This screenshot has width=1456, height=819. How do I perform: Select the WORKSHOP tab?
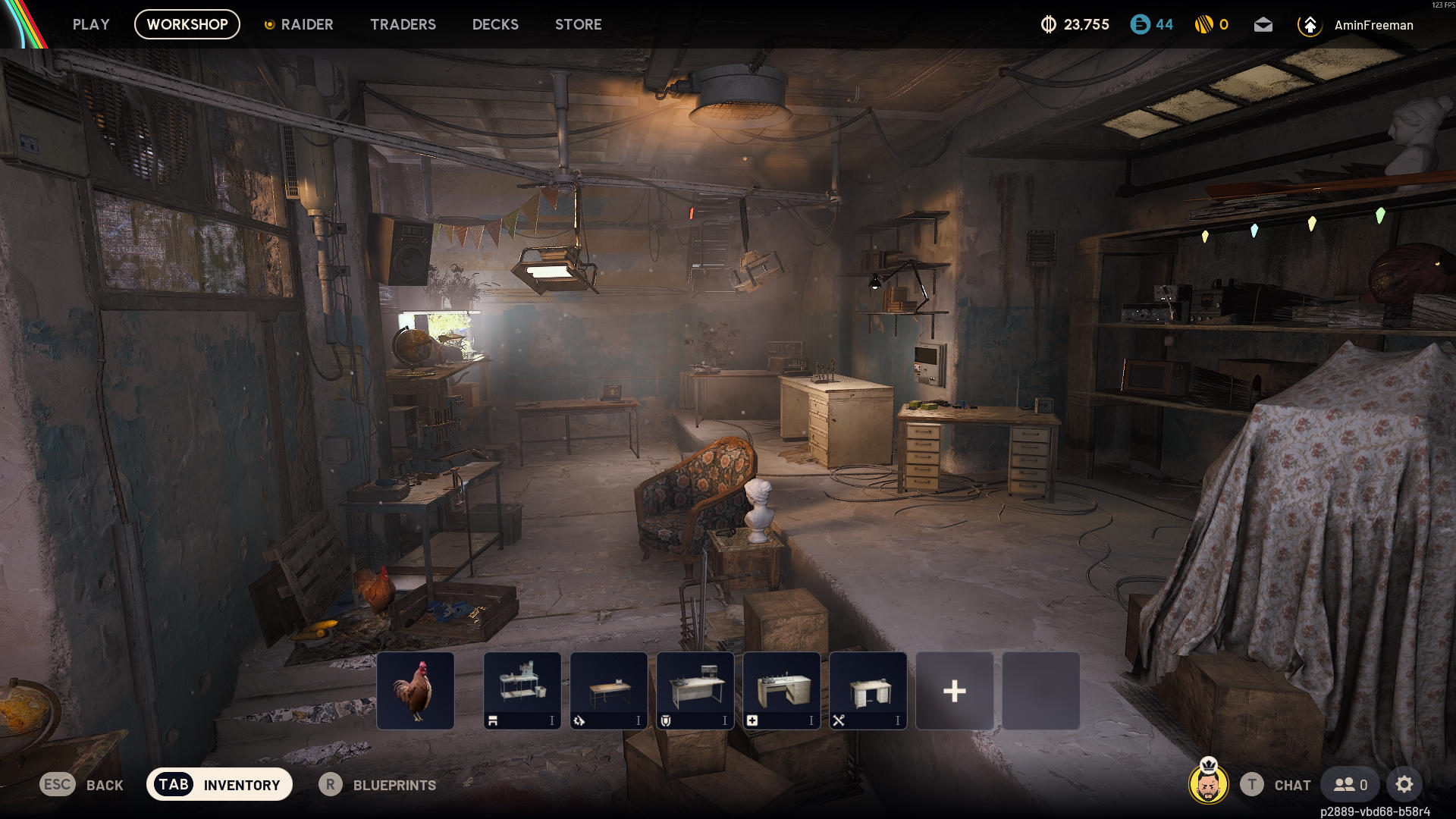tap(187, 24)
